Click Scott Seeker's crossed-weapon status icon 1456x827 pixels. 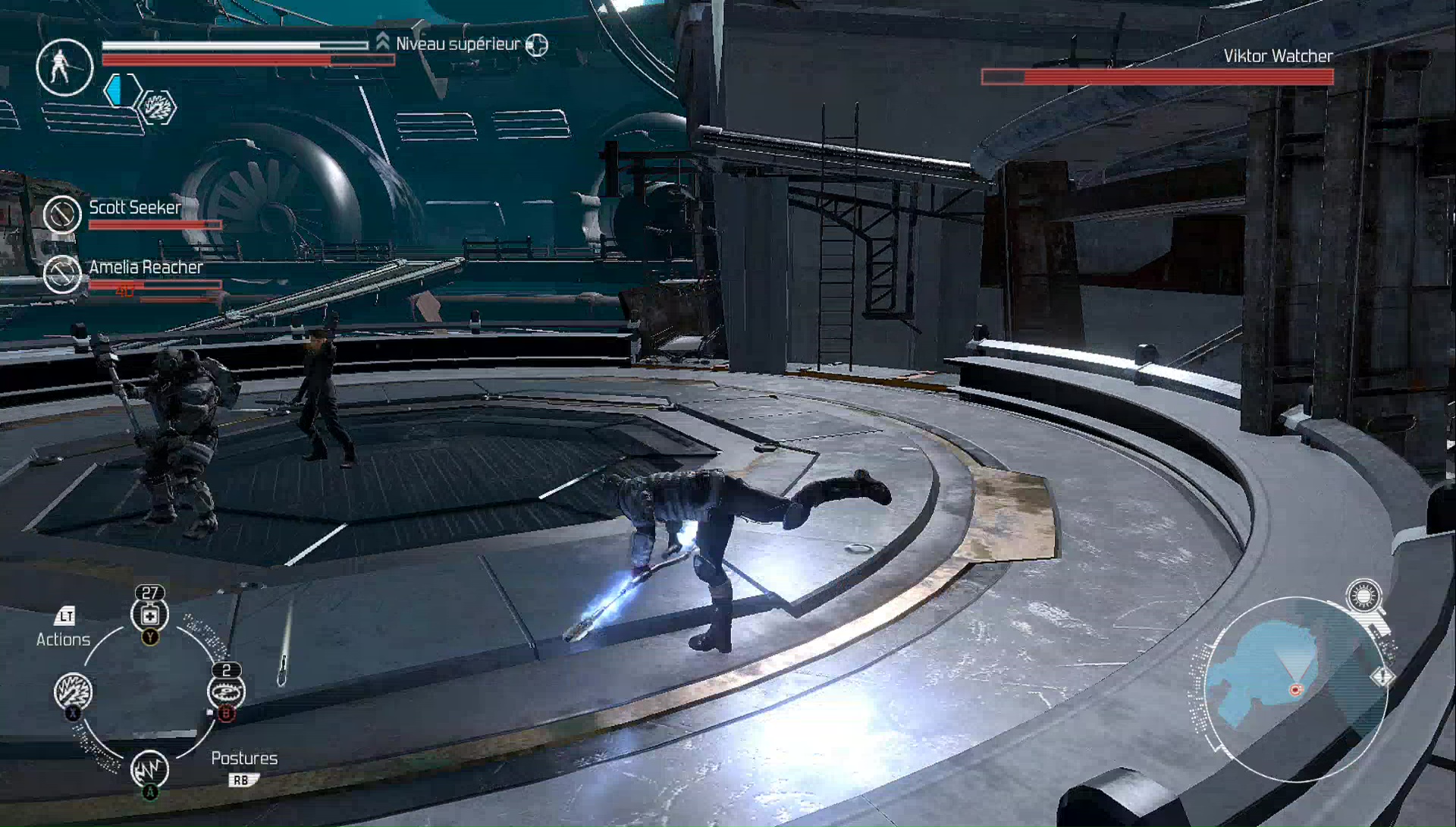64,215
